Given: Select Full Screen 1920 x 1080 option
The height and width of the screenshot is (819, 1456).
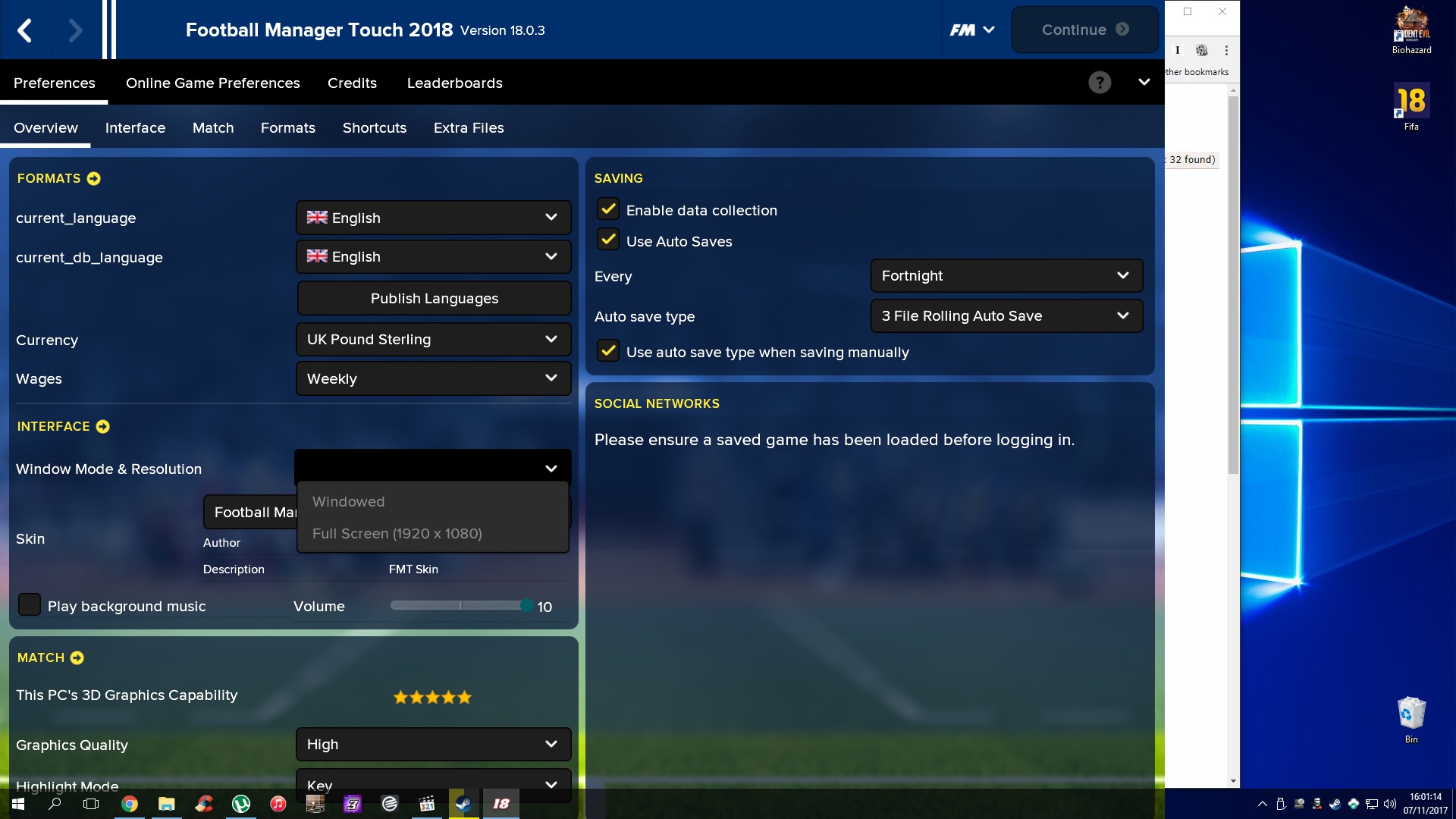Looking at the screenshot, I should [x=397, y=533].
